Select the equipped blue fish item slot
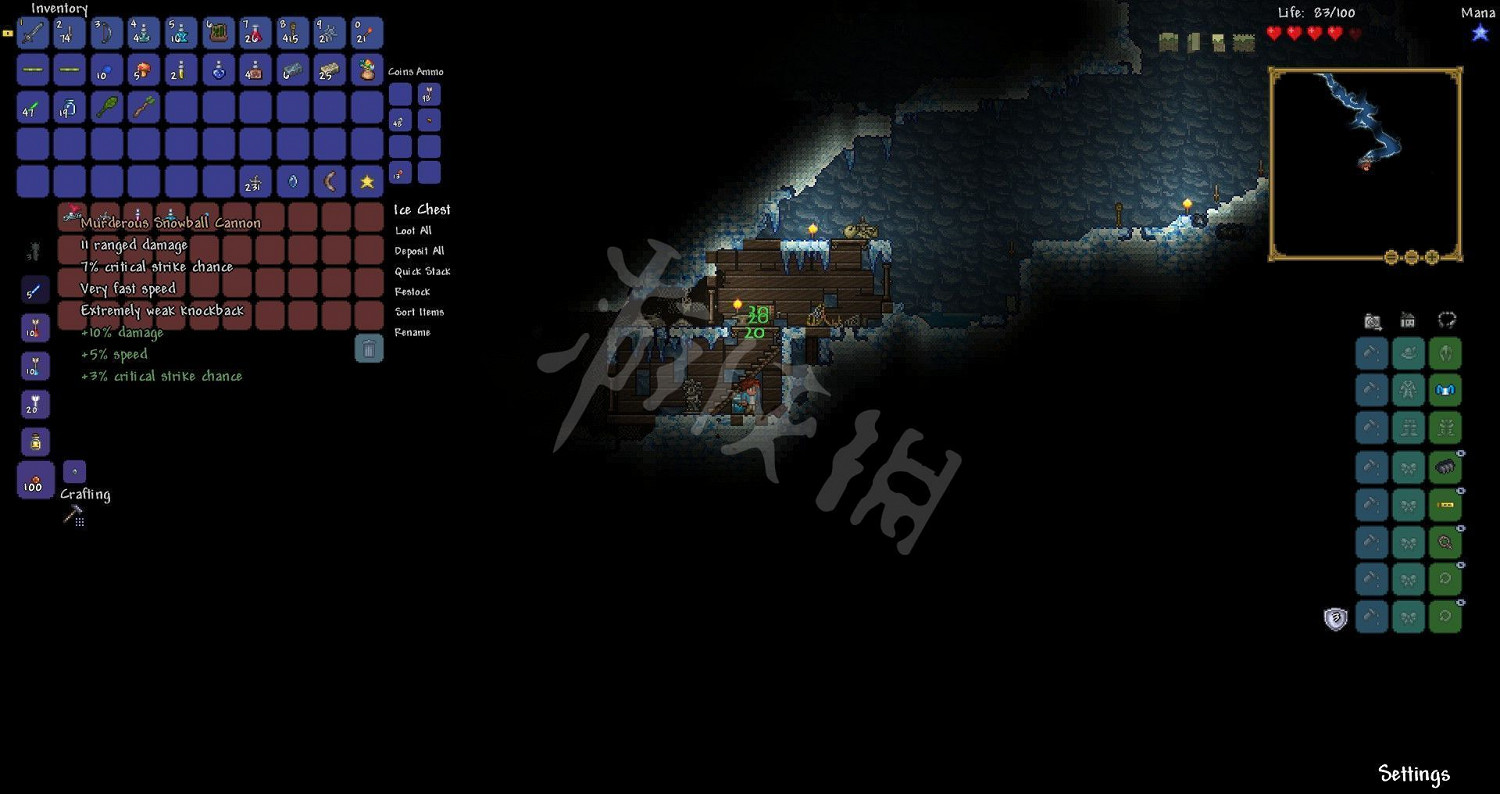 tap(1445, 390)
